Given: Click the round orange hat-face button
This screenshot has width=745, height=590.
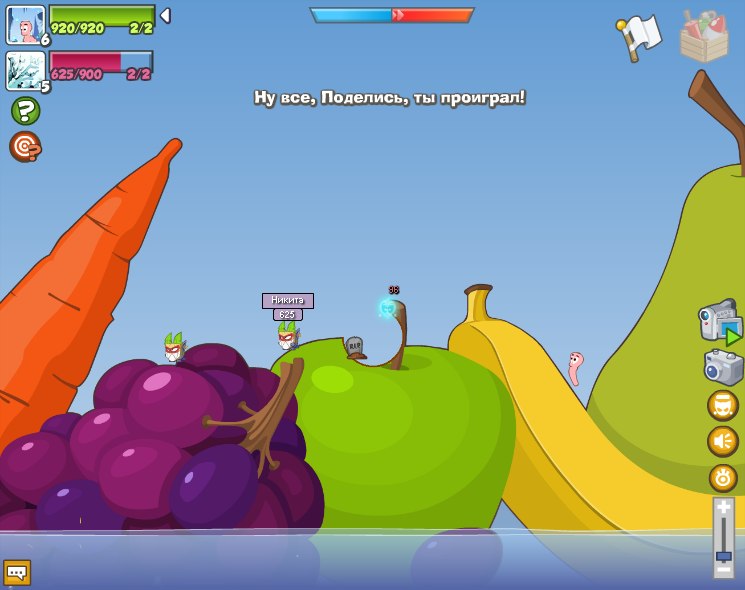Looking at the screenshot, I should coord(722,405).
